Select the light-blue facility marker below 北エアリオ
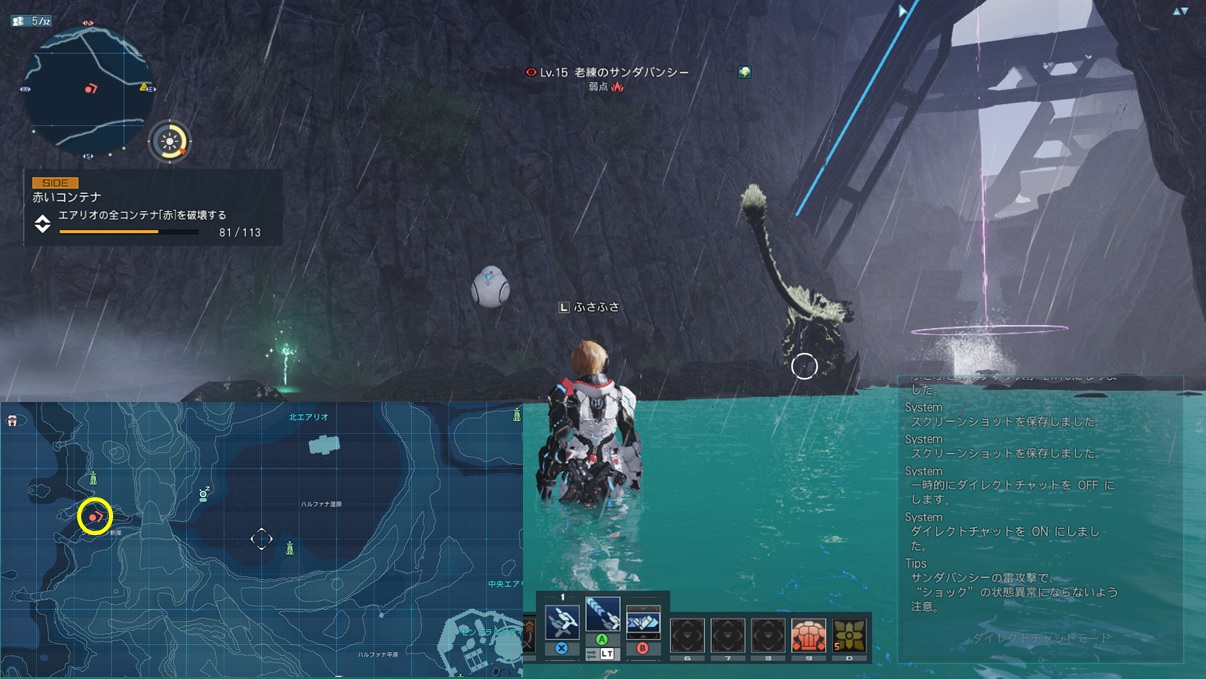The image size is (1206, 679). tap(323, 445)
